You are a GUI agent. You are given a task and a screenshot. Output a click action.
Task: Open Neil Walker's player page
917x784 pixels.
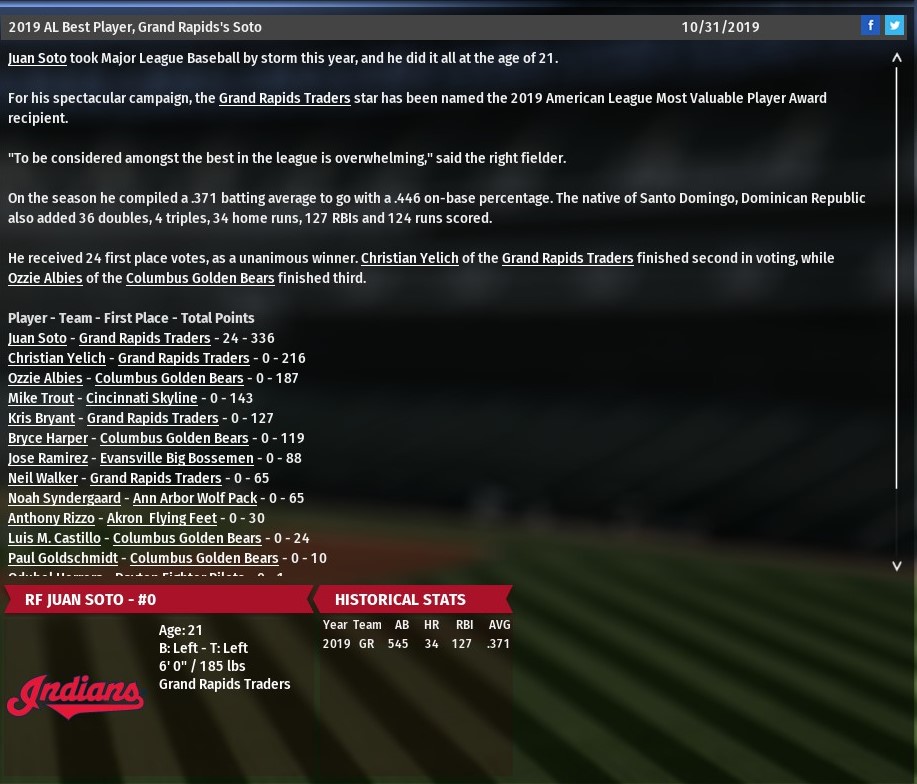pyautogui.click(x=43, y=478)
